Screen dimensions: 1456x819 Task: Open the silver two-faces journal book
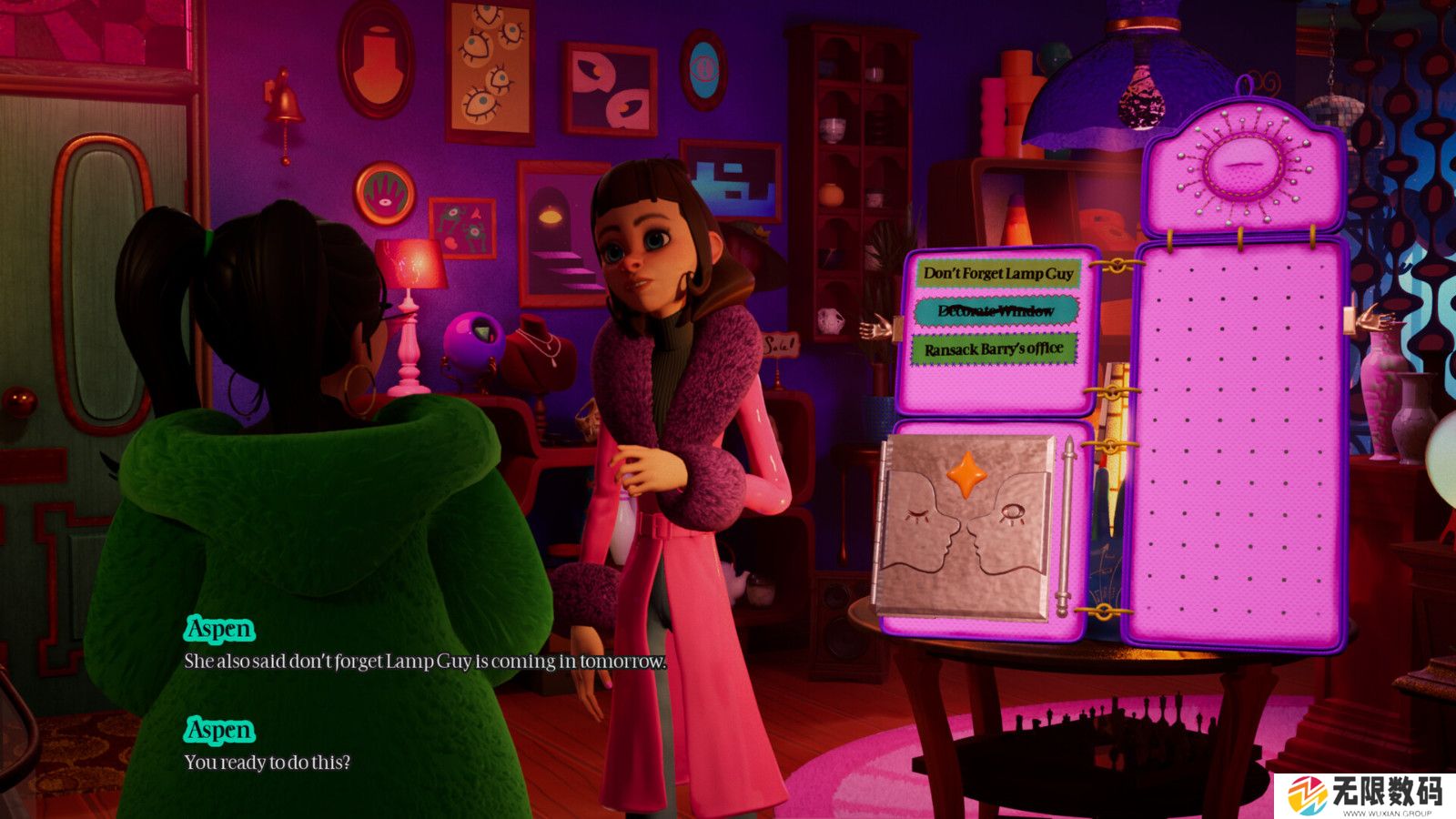(965, 525)
